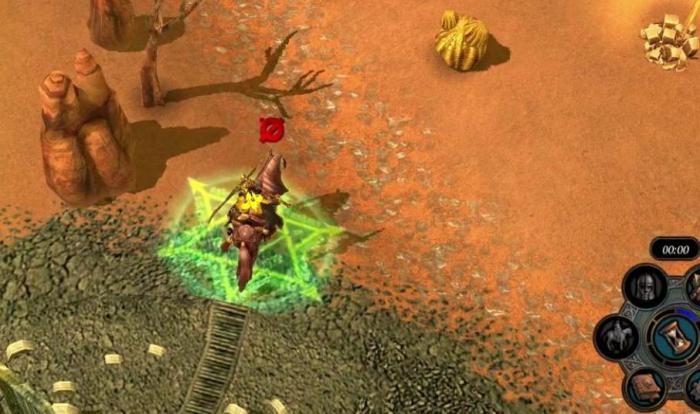Click the knight helmet hero icon
This screenshot has width=700, height=414.
coord(645,287)
